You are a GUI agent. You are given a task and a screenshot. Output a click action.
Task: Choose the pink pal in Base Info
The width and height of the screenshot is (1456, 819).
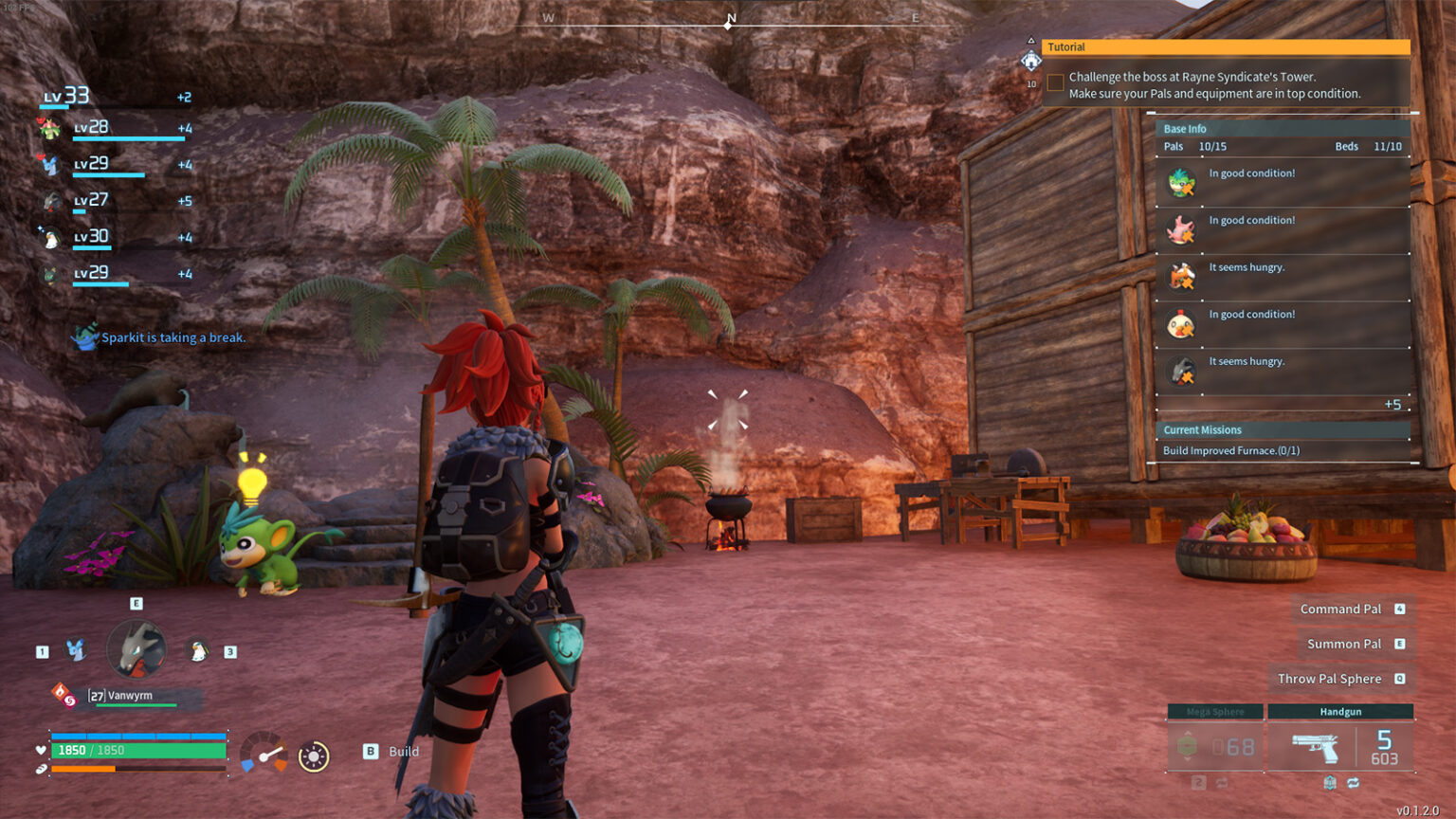(1181, 230)
